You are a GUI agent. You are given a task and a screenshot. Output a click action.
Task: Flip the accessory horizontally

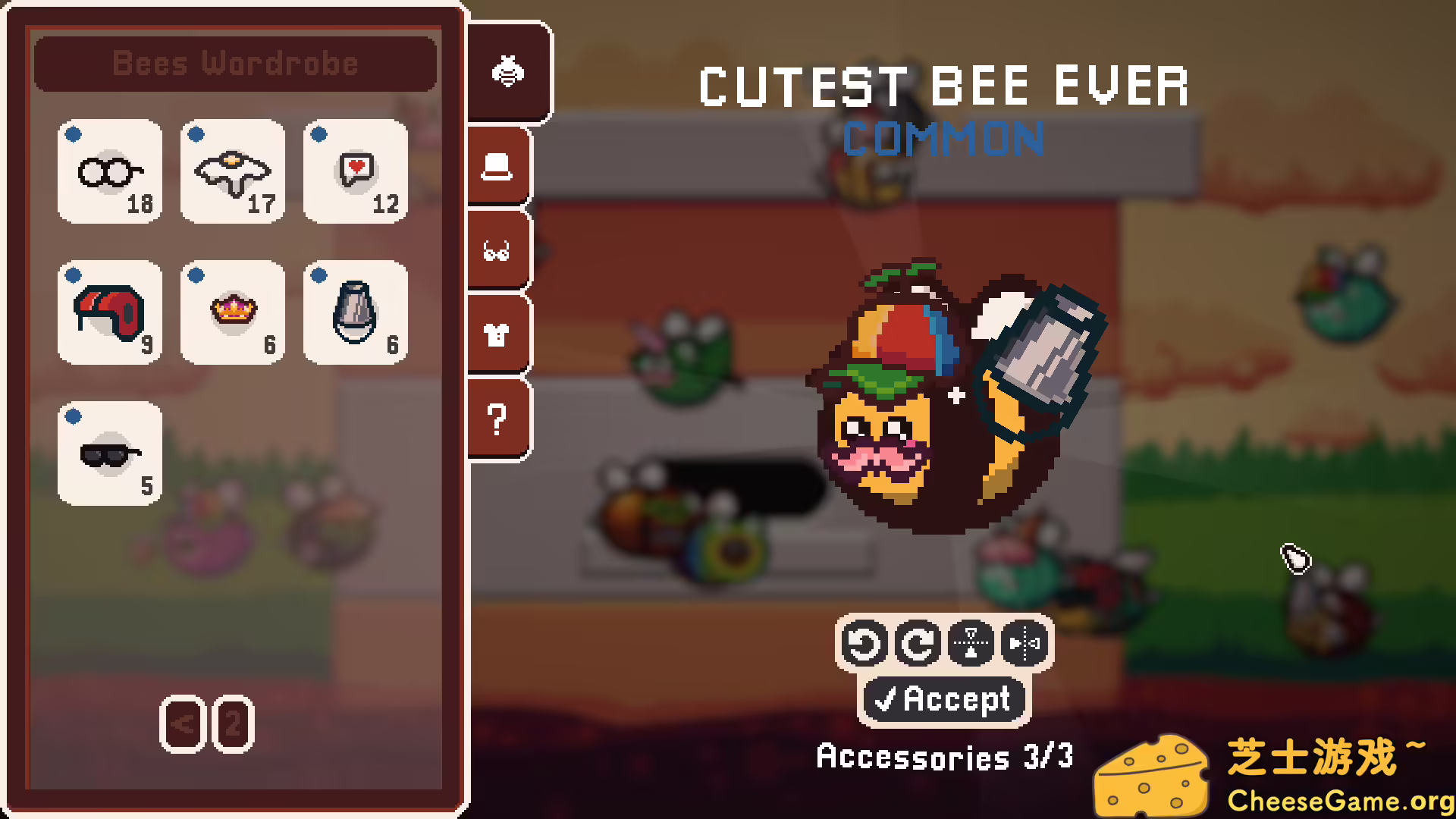pos(1022,645)
